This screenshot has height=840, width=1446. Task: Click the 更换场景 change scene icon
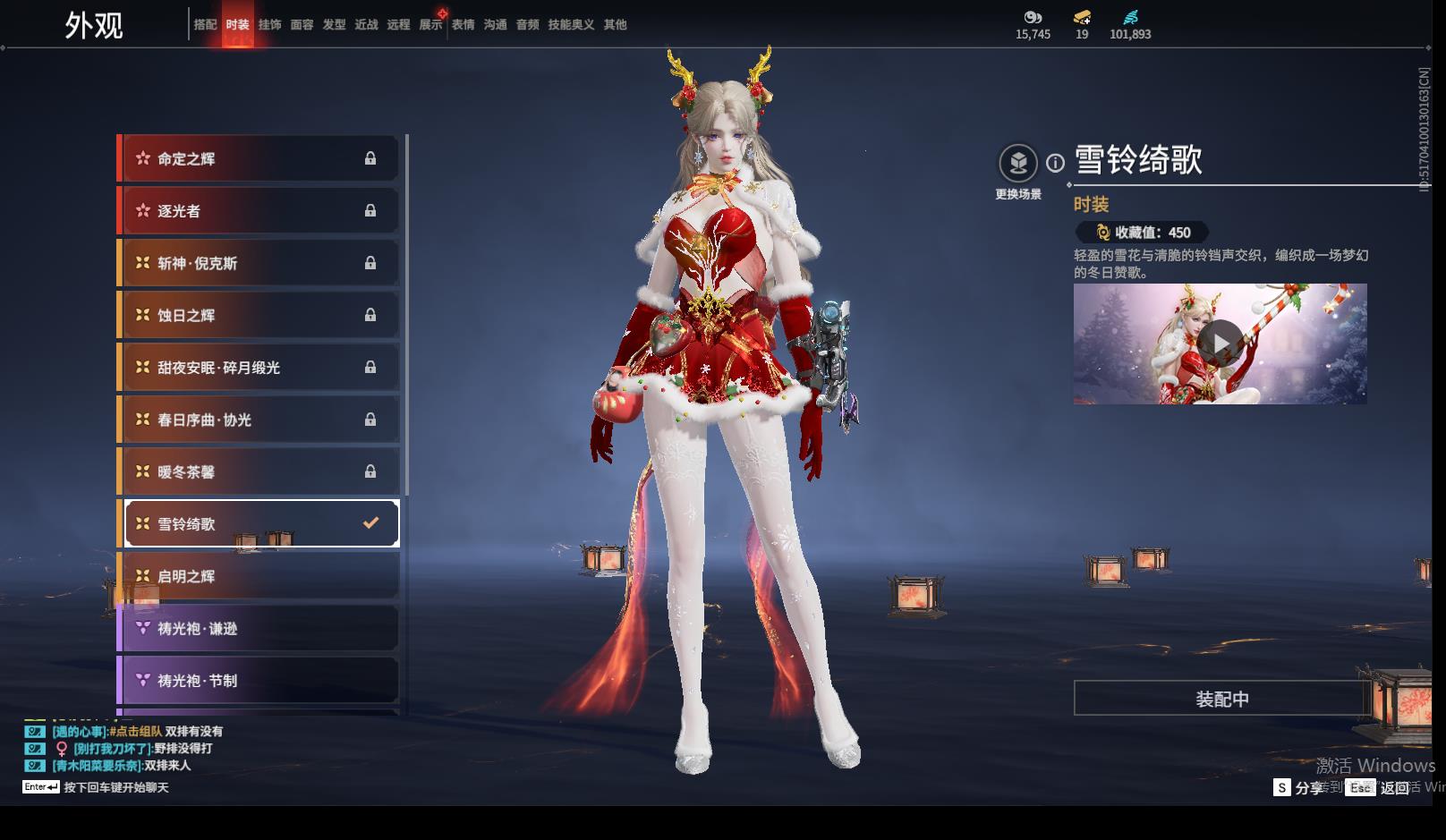1018,164
